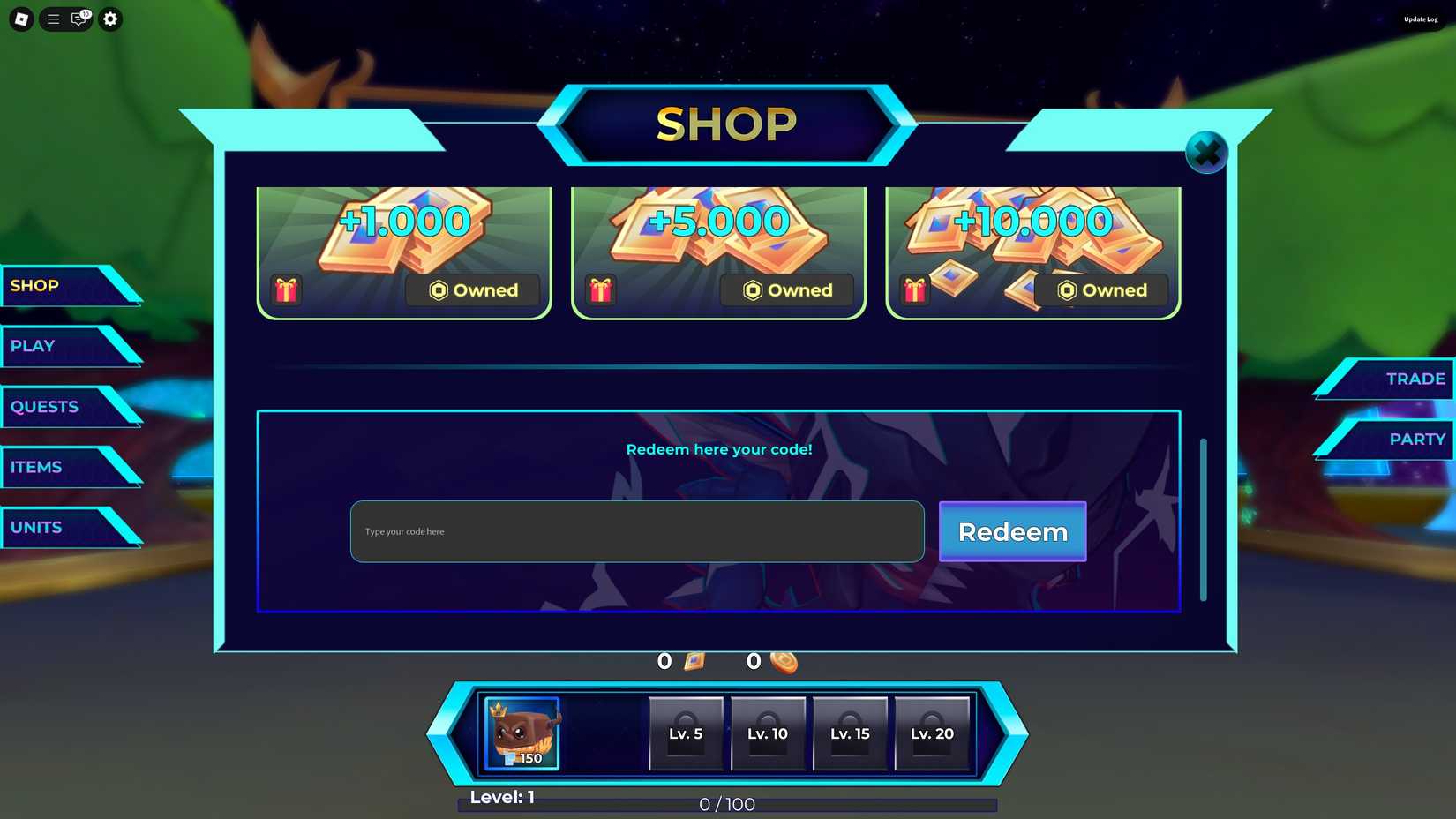Viewport: 1456px width, 819px height.
Task: Click the gift icon on +5.000 gems pack
Action: [601, 289]
